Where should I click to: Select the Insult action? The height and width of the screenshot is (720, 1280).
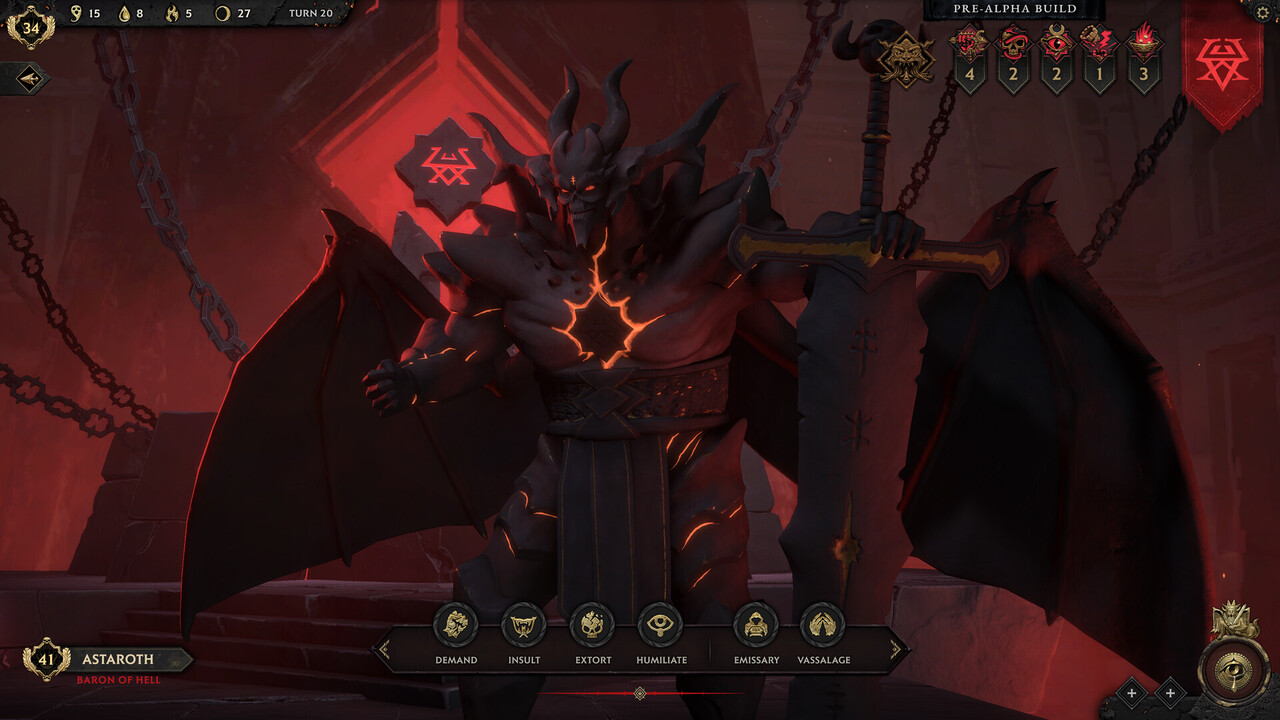pos(523,626)
